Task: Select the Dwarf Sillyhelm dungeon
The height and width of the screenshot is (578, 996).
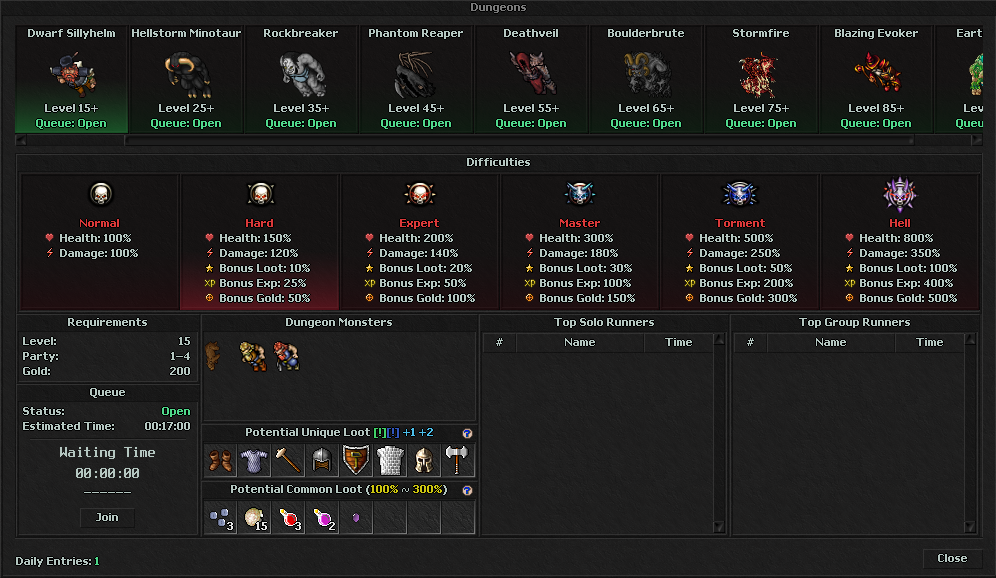Action: (x=71, y=79)
